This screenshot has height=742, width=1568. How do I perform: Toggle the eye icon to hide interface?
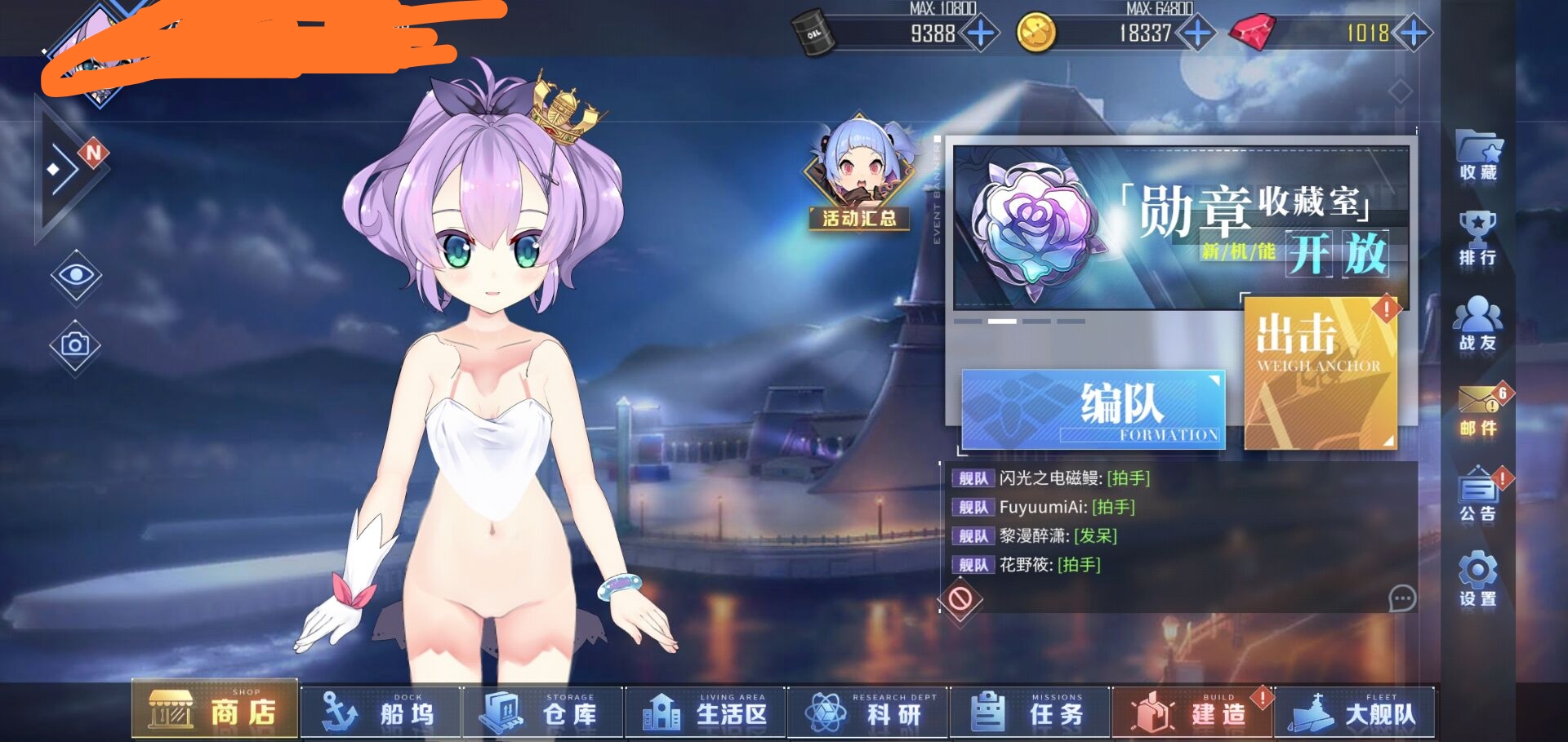pyautogui.click(x=75, y=275)
